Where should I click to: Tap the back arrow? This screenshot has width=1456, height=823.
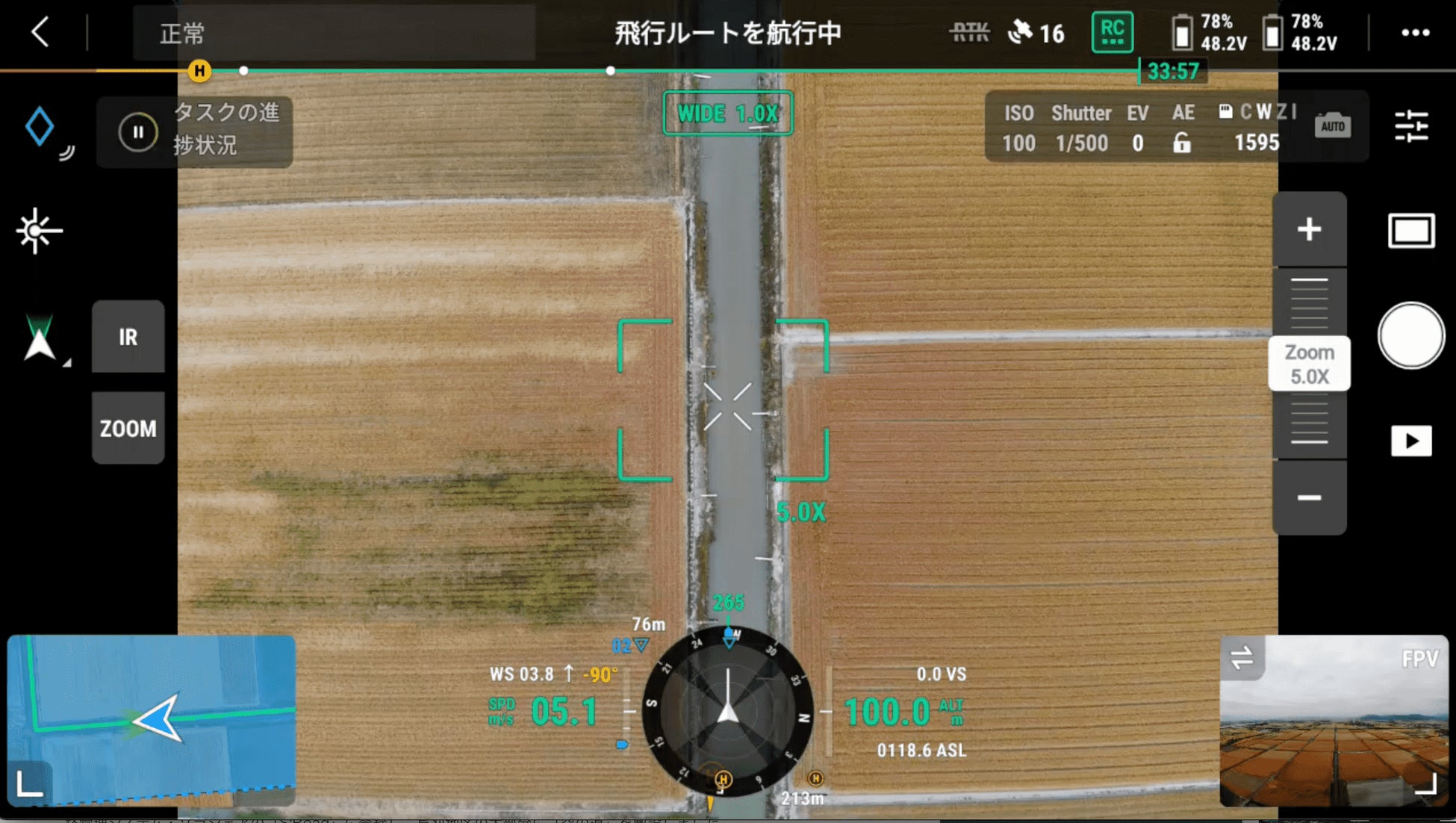[41, 33]
